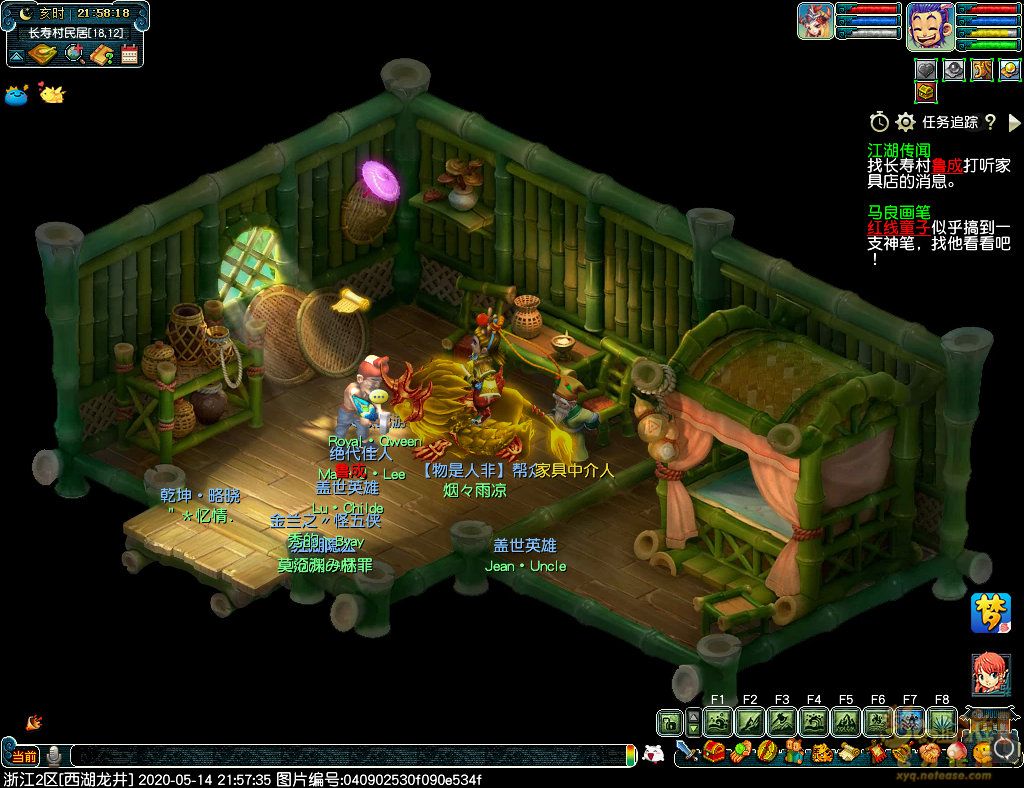Open the quest tracker stopwatch icon

pos(879,122)
